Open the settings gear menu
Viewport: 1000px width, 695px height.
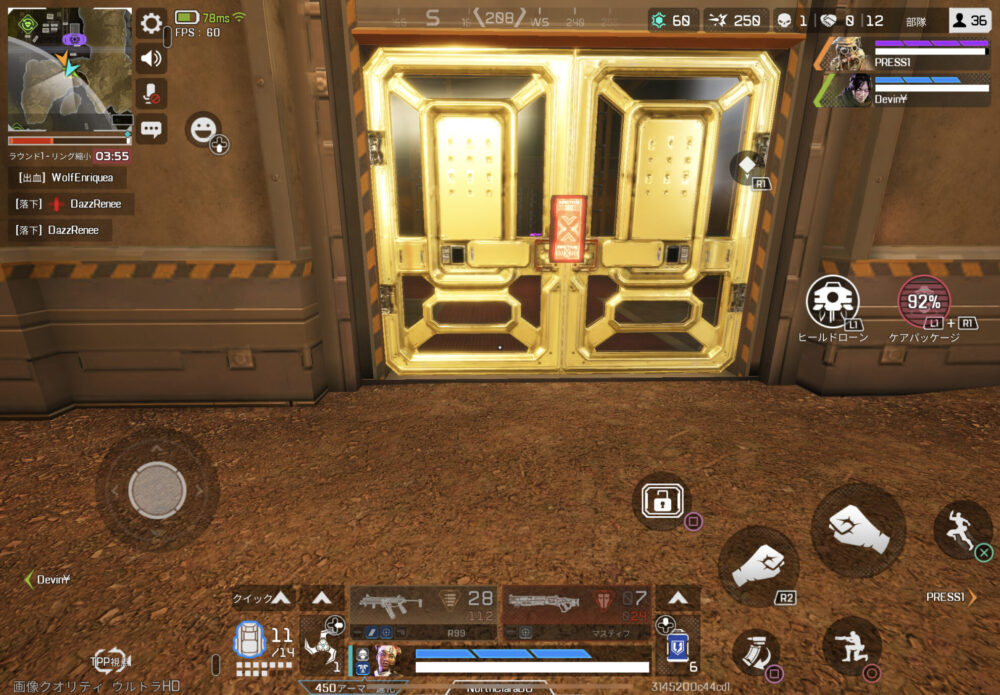[151, 23]
